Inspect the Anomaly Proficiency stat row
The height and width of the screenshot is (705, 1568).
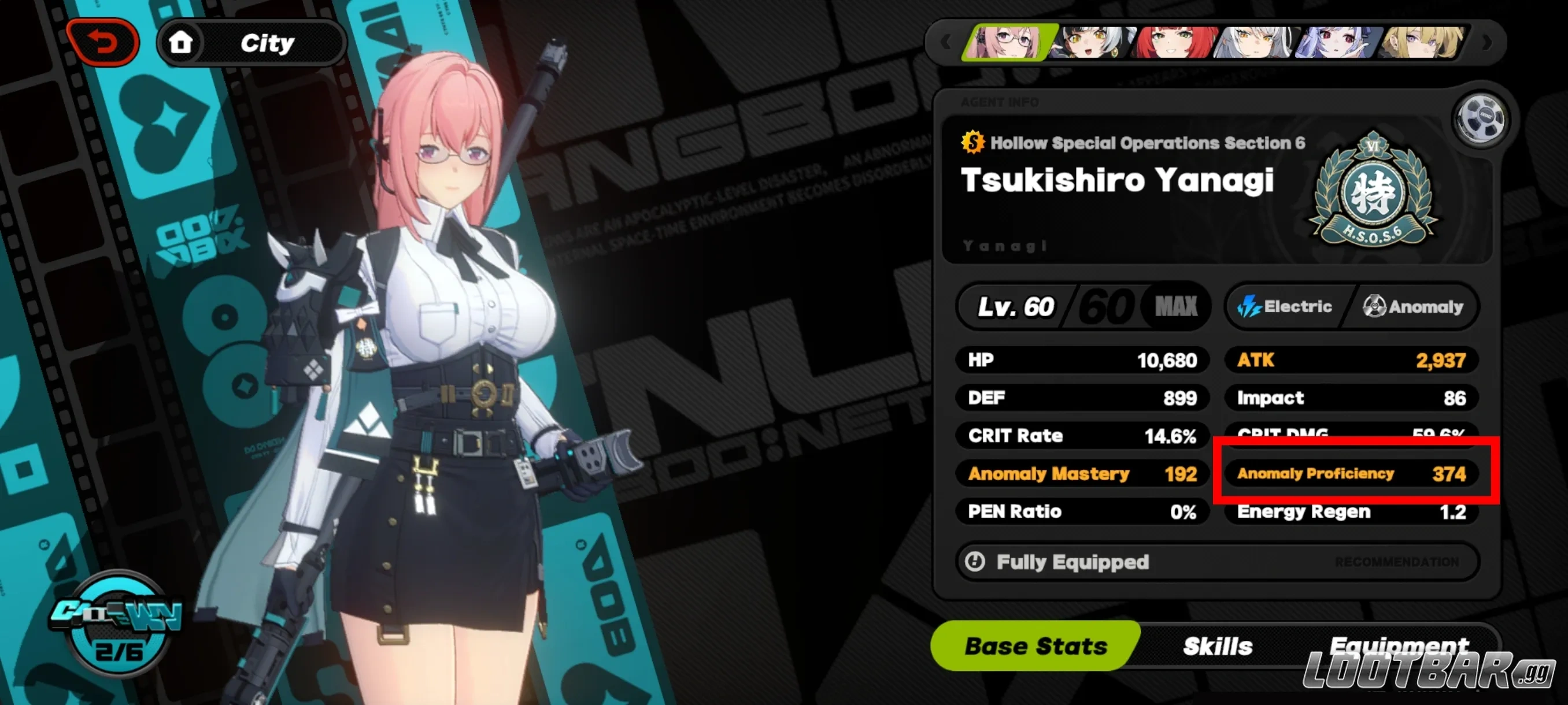pyautogui.click(x=1351, y=473)
